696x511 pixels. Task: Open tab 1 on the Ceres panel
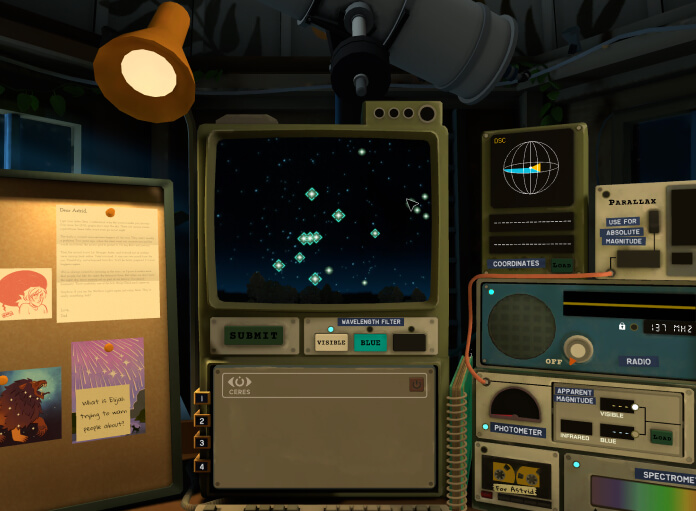(x=201, y=398)
